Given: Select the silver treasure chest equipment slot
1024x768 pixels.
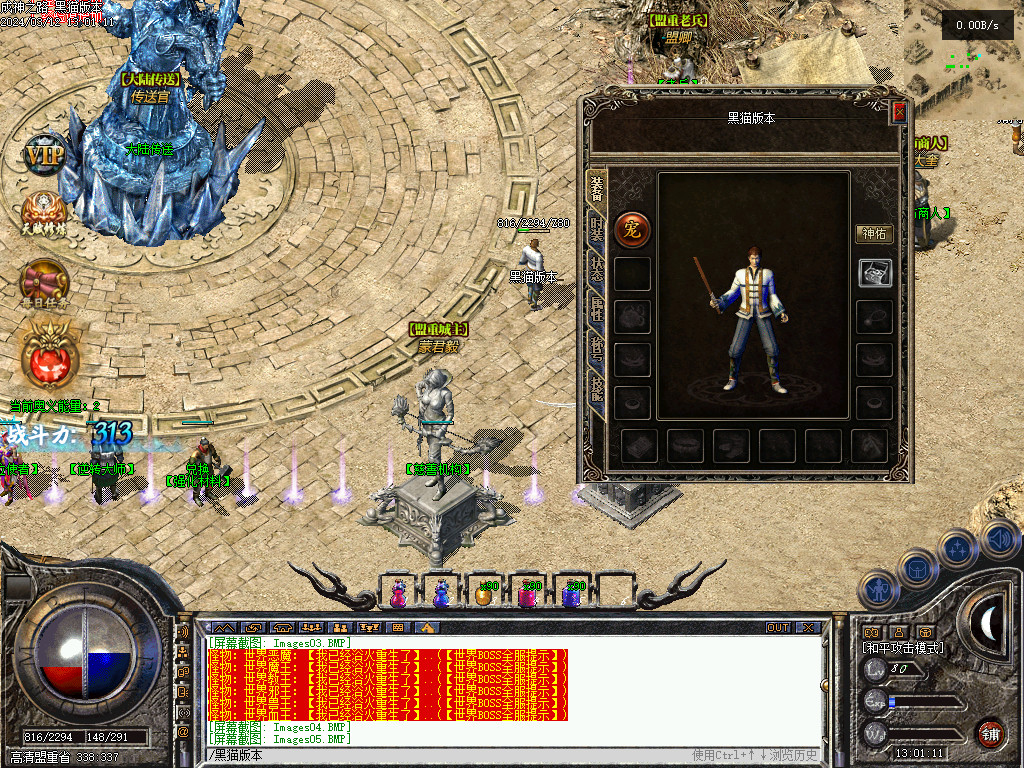Looking at the screenshot, I should pyautogui.click(x=874, y=272).
